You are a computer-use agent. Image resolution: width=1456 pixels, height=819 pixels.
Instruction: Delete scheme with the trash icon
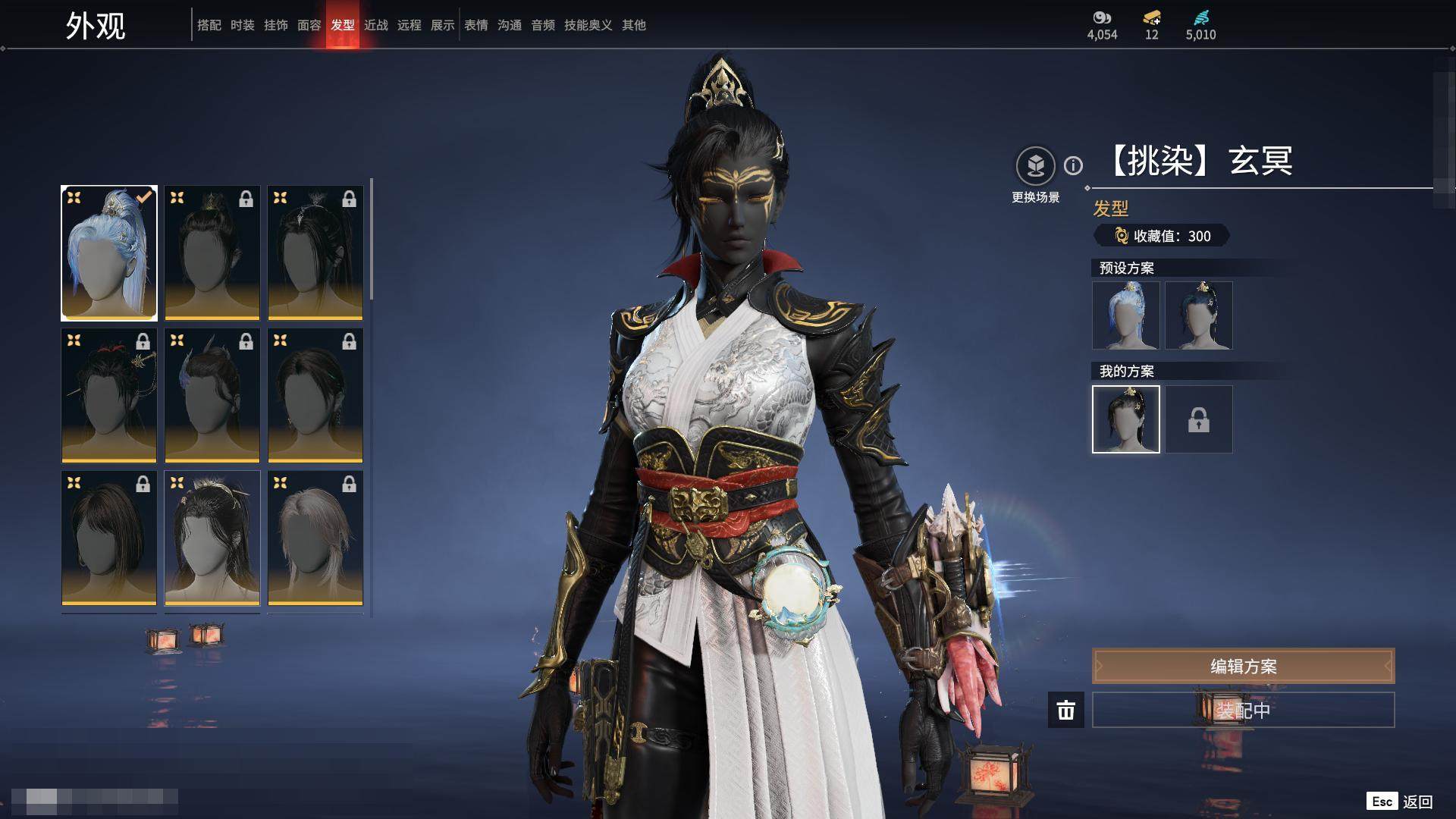pyautogui.click(x=1065, y=711)
